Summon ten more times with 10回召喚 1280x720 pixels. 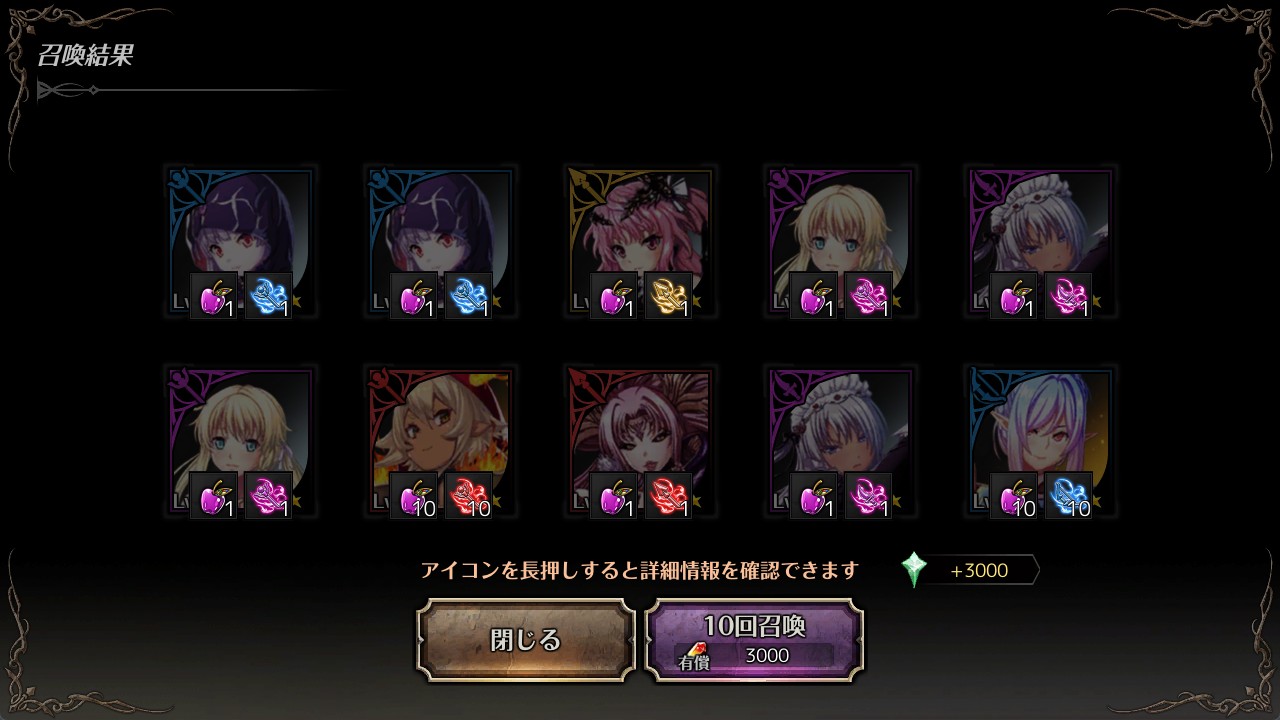coord(754,640)
